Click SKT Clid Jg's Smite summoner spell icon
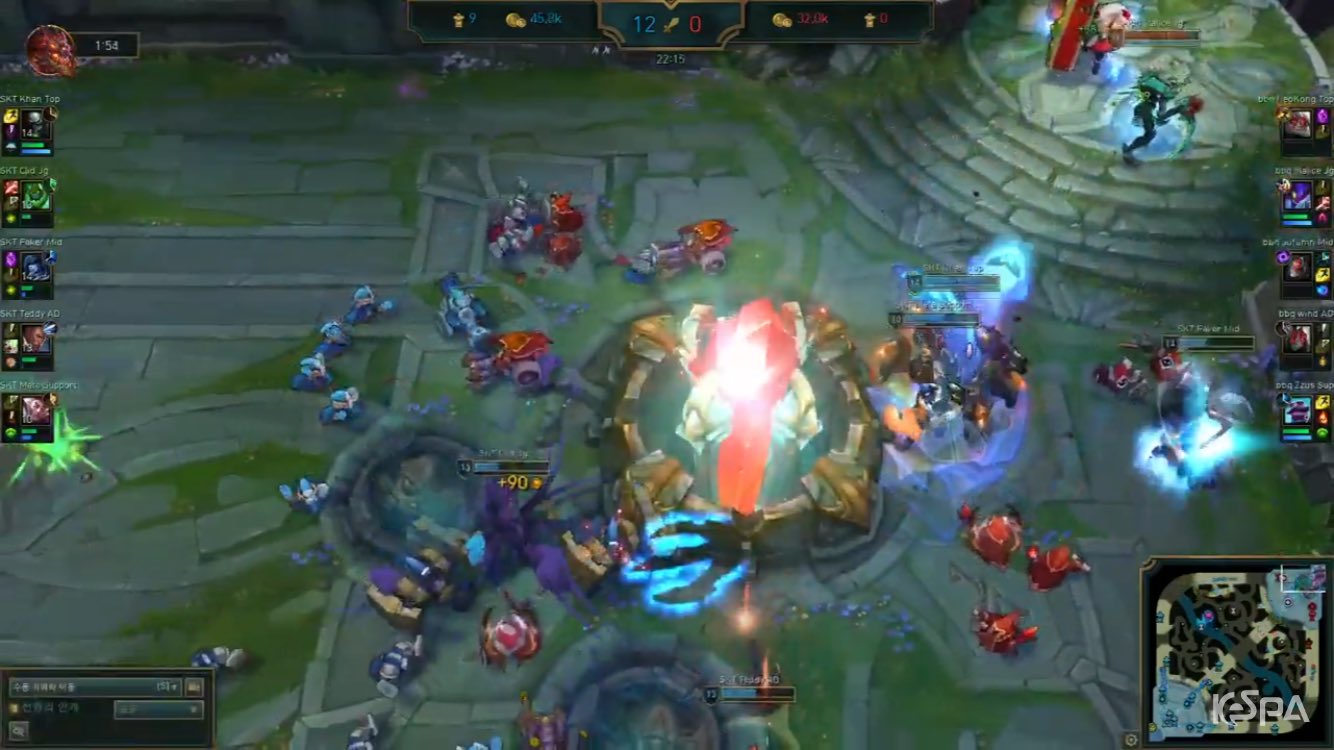The height and width of the screenshot is (750, 1334). tap(12, 188)
